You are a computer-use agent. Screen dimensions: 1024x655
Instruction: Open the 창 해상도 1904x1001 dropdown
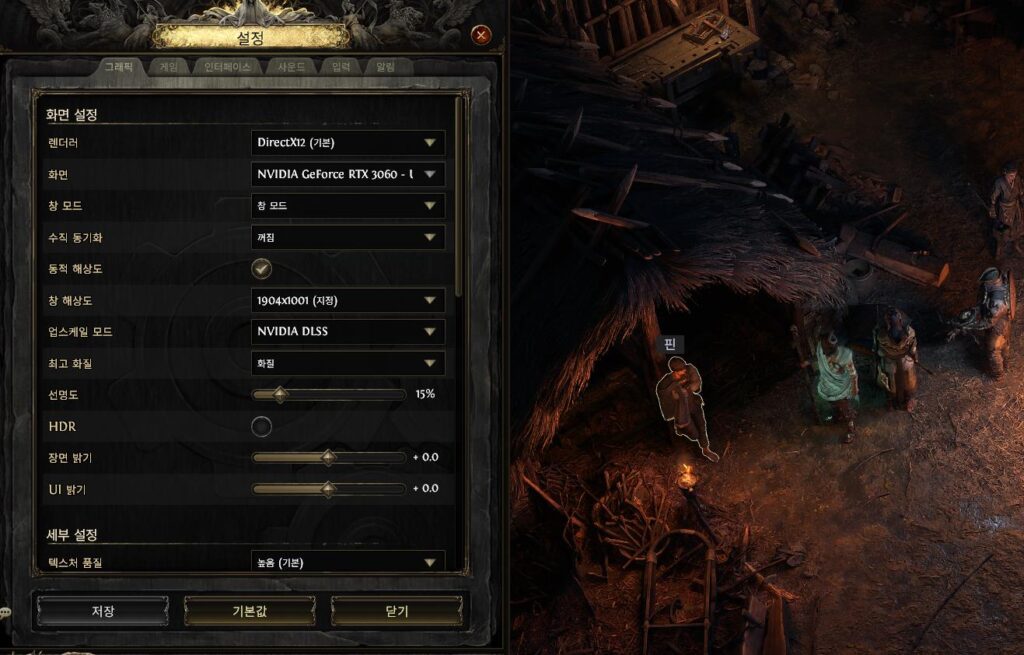tap(347, 300)
